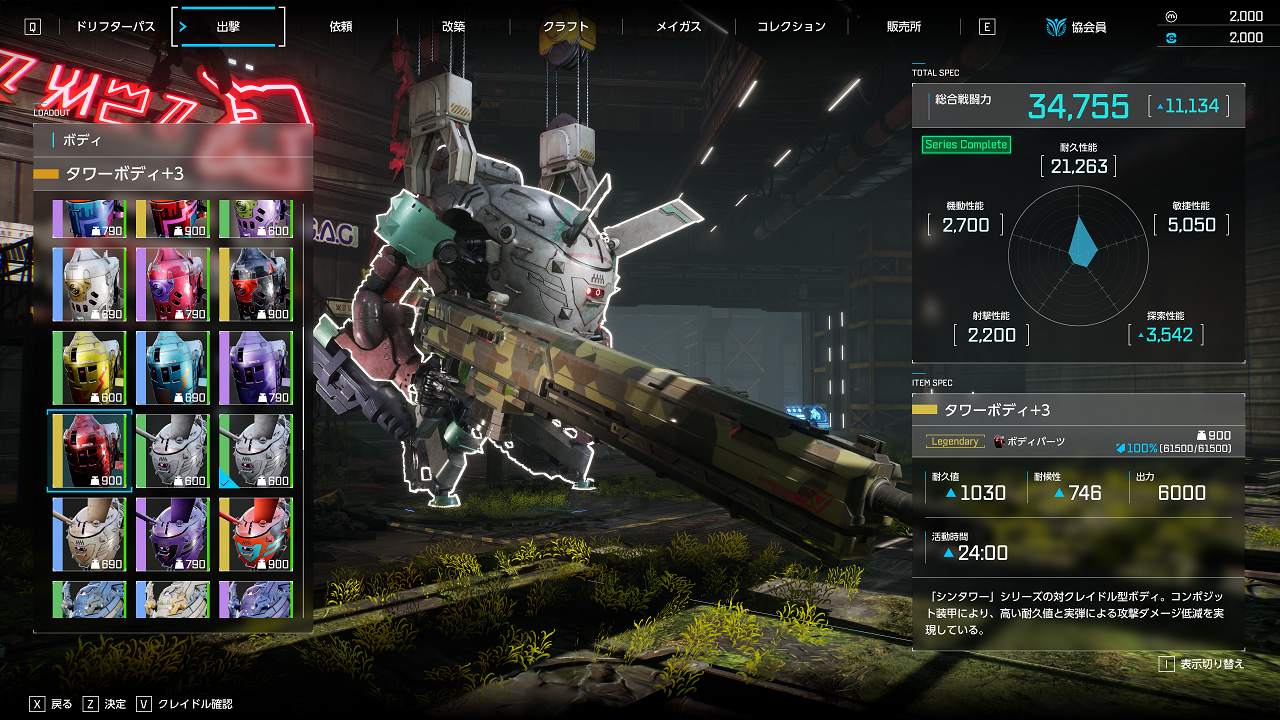Open the 販売所 shop tab
Image resolution: width=1280 pixels, height=720 pixels.
coord(904,27)
